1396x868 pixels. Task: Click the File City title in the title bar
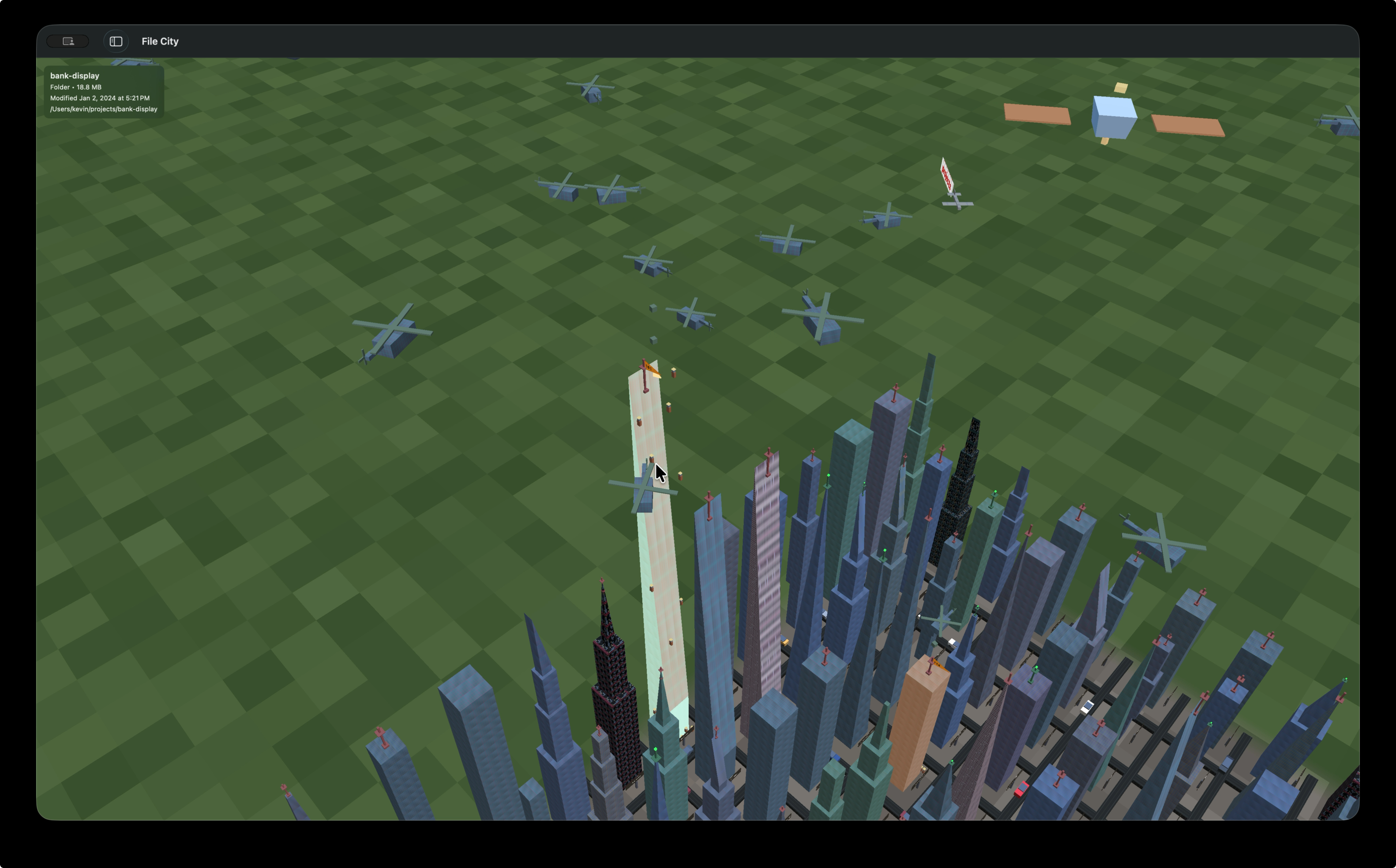pyautogui.click(x=160, y=41)
